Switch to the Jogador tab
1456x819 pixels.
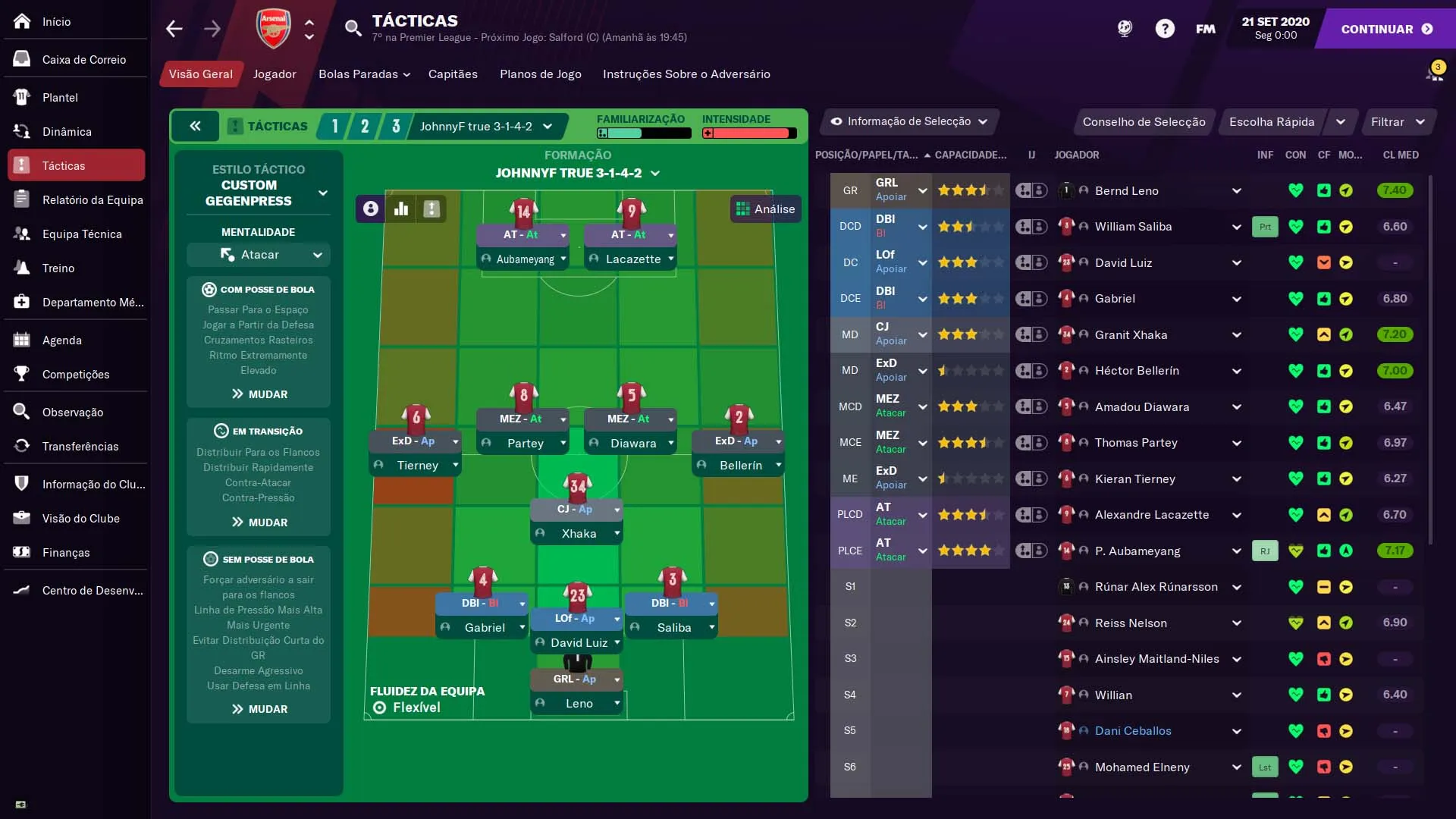pyautogui.click(x=274, y=74)
